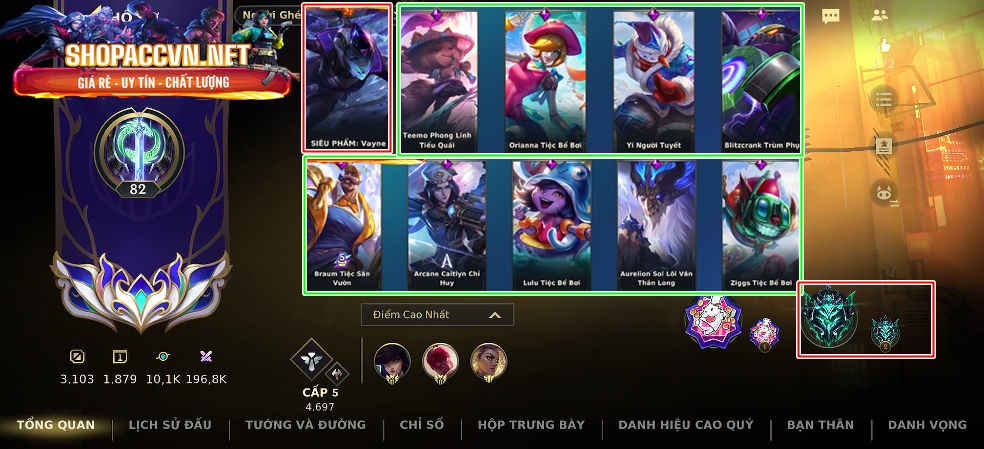Select the Tổng Quan tab
This screenshot has height=449, width=984.
point(56,425)
